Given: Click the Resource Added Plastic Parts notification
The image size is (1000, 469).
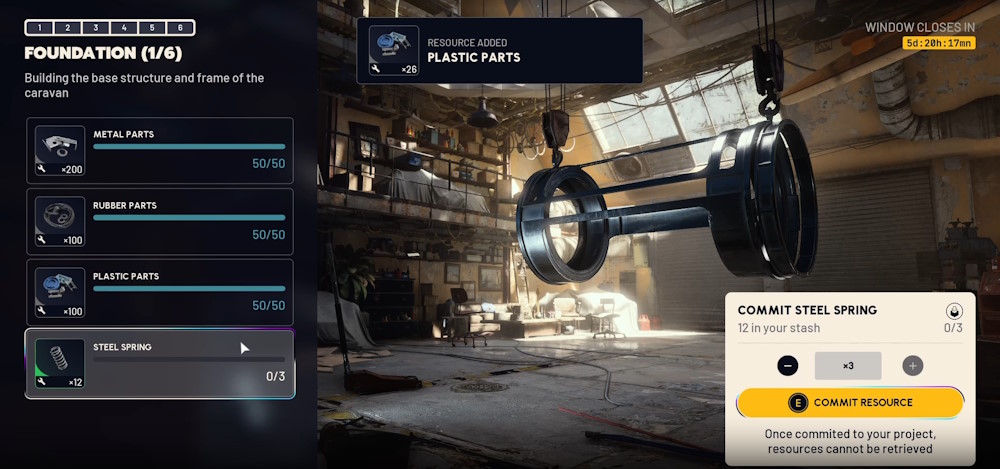Looking at the screenshot, I should 500,50.
